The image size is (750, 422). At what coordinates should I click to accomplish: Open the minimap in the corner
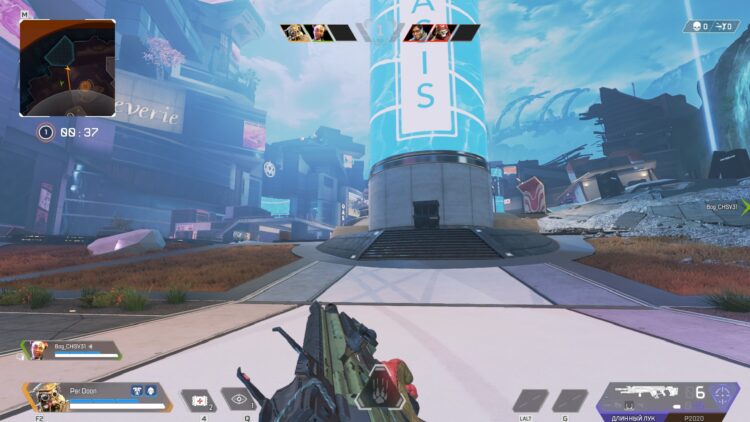pyautogui.click(x=67, y=68)
